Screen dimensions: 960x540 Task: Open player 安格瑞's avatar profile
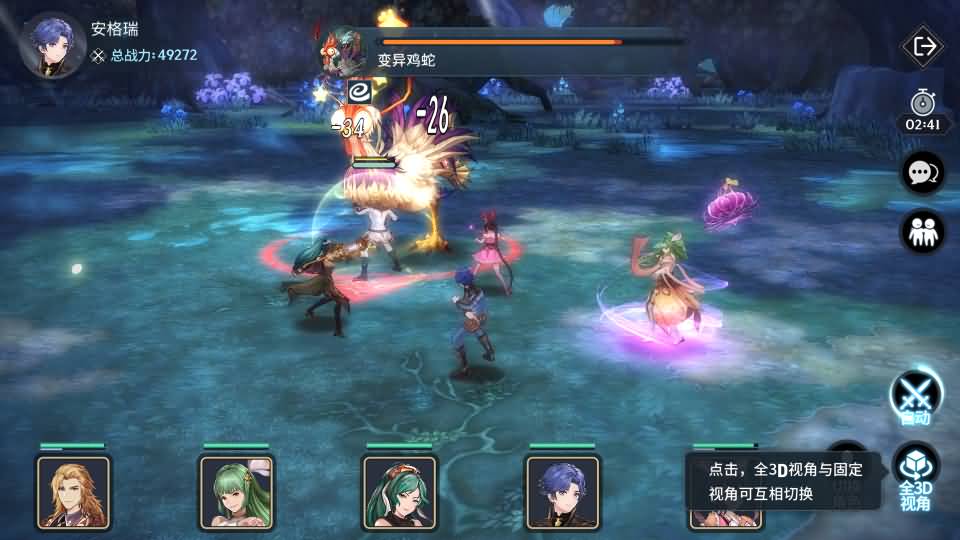(x=52, y=45)
